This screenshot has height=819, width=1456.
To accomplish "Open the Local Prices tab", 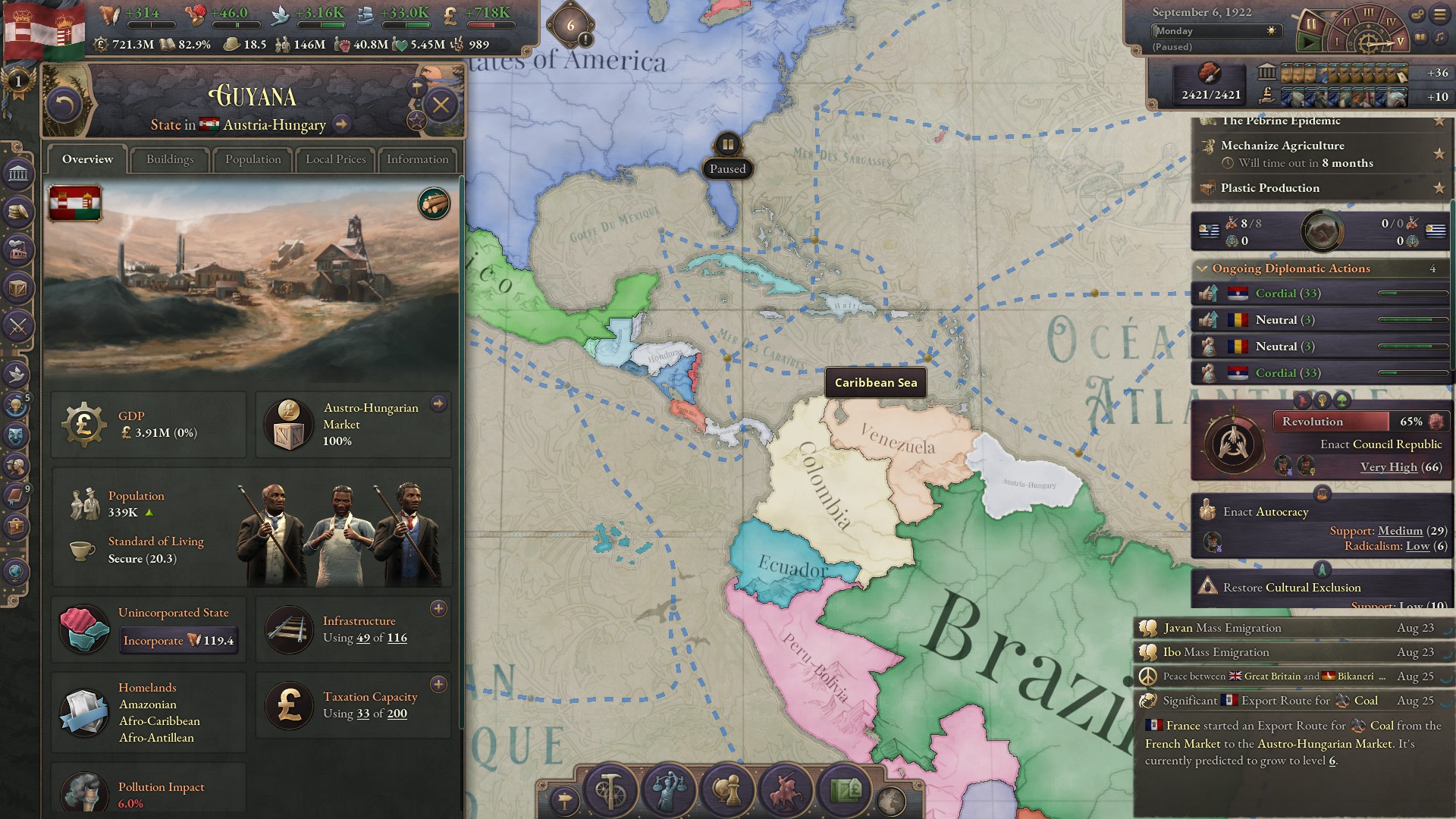I will (x=334, y=160).
